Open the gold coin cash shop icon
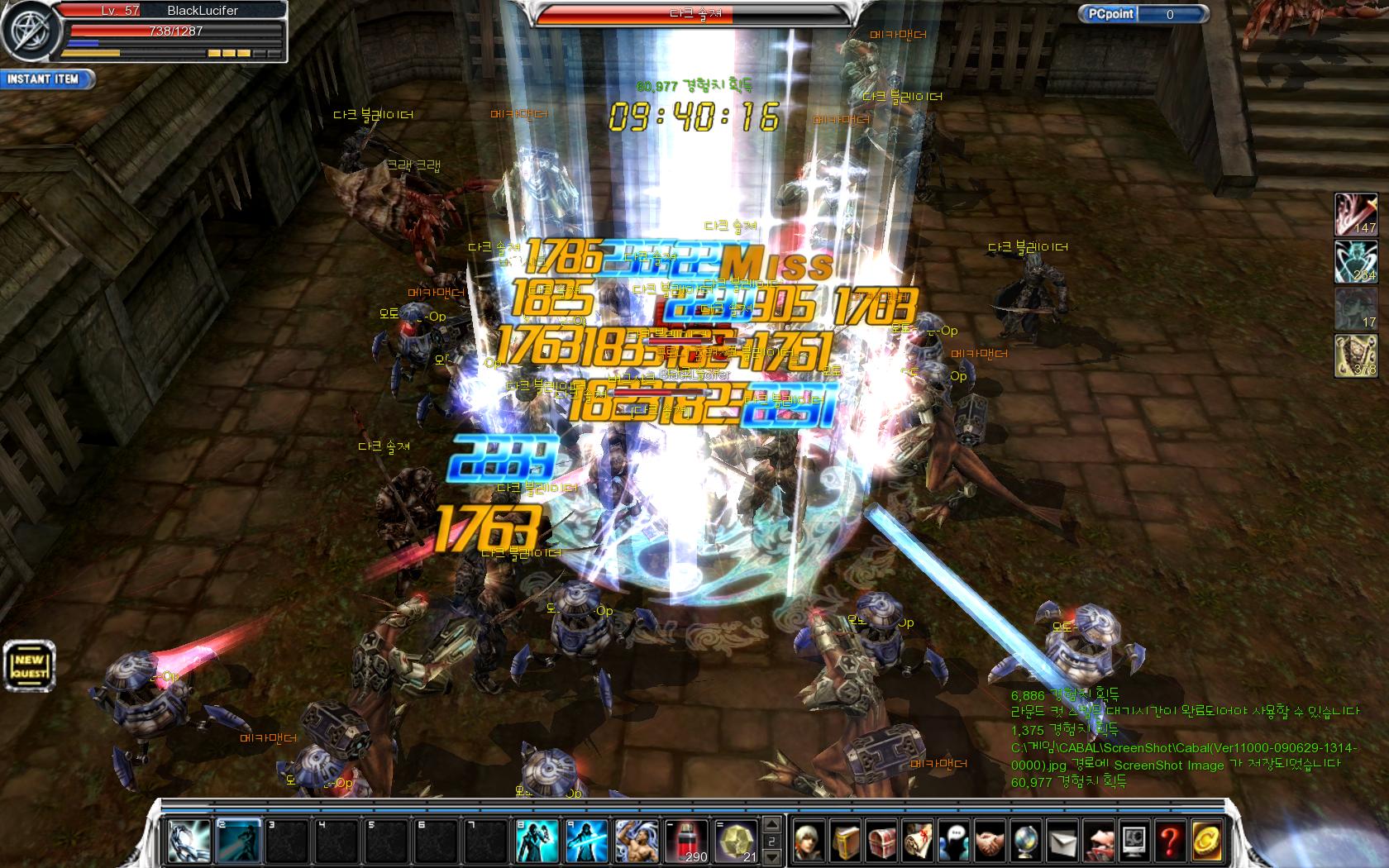This screenshot has width=1389, height=868. point(1205,842)
